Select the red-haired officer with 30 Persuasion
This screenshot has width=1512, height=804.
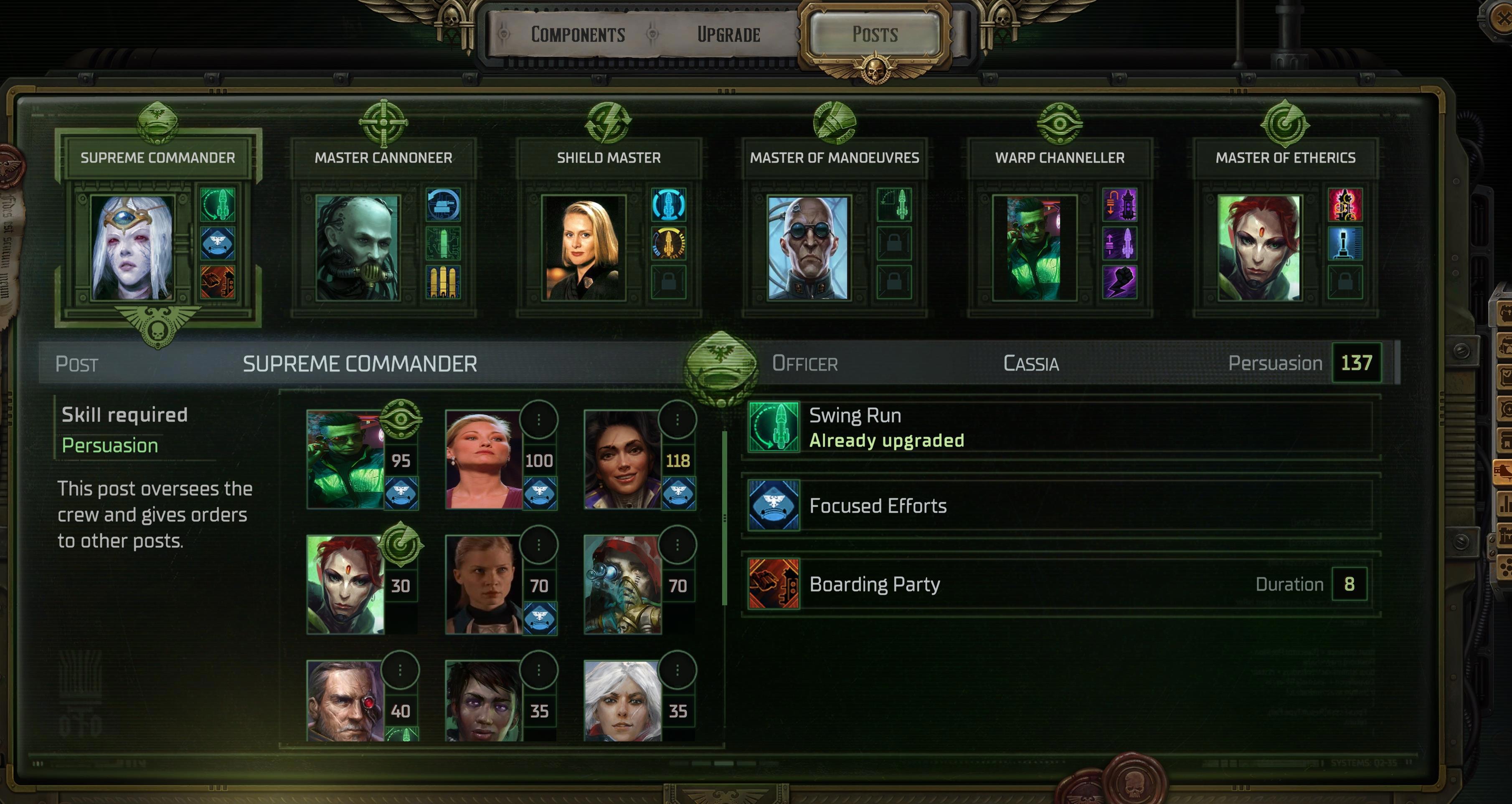(x=345, y=585)
